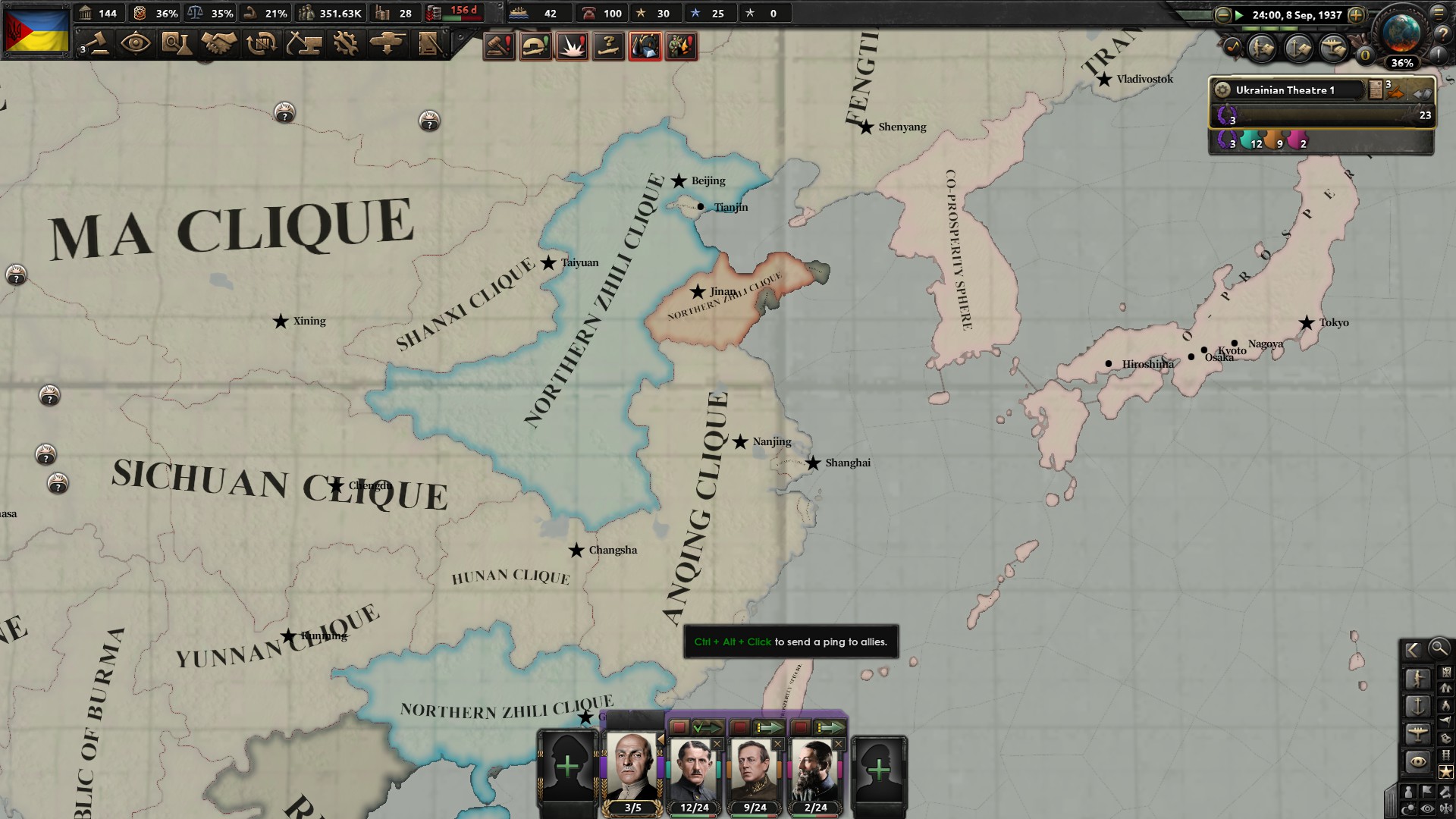Screen dimensions: 1456x819
Task: Toggle the victory points star map mode
Action: pos(1445,771)
